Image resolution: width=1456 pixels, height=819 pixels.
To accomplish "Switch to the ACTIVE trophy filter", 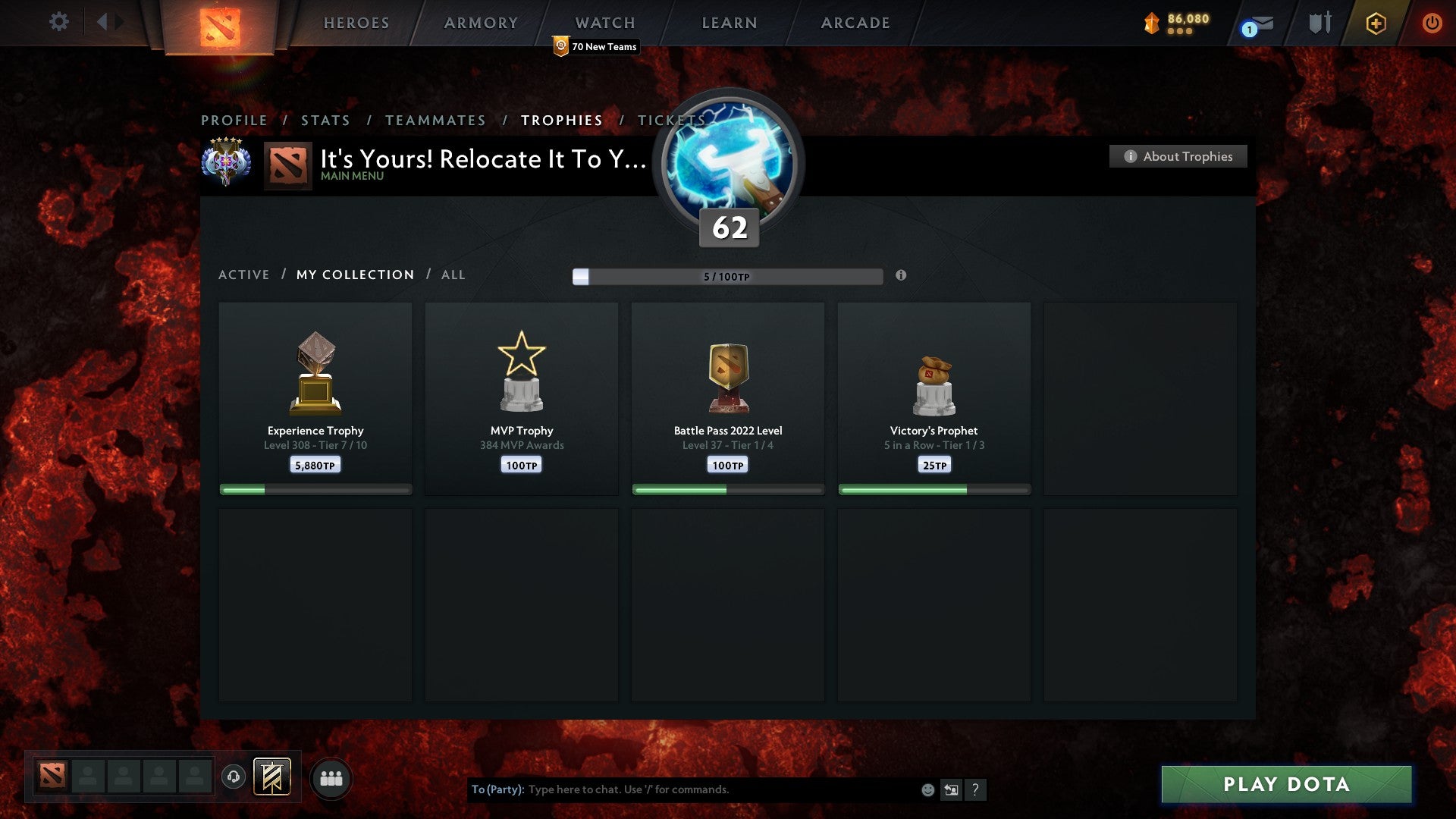I will point(244,275).
